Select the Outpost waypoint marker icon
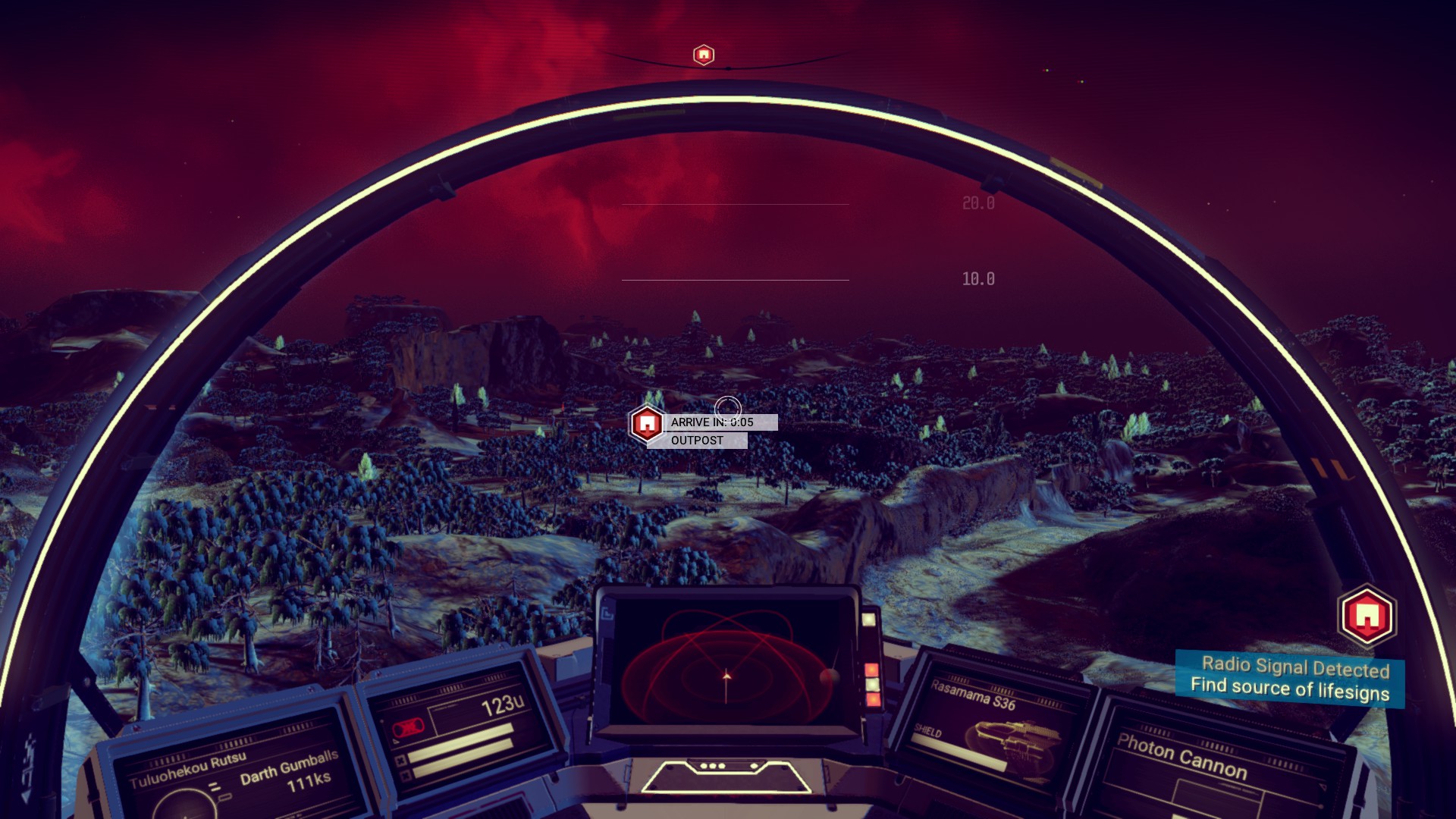Viewport: 1456px width, 819px height. (x=646, y=423)
